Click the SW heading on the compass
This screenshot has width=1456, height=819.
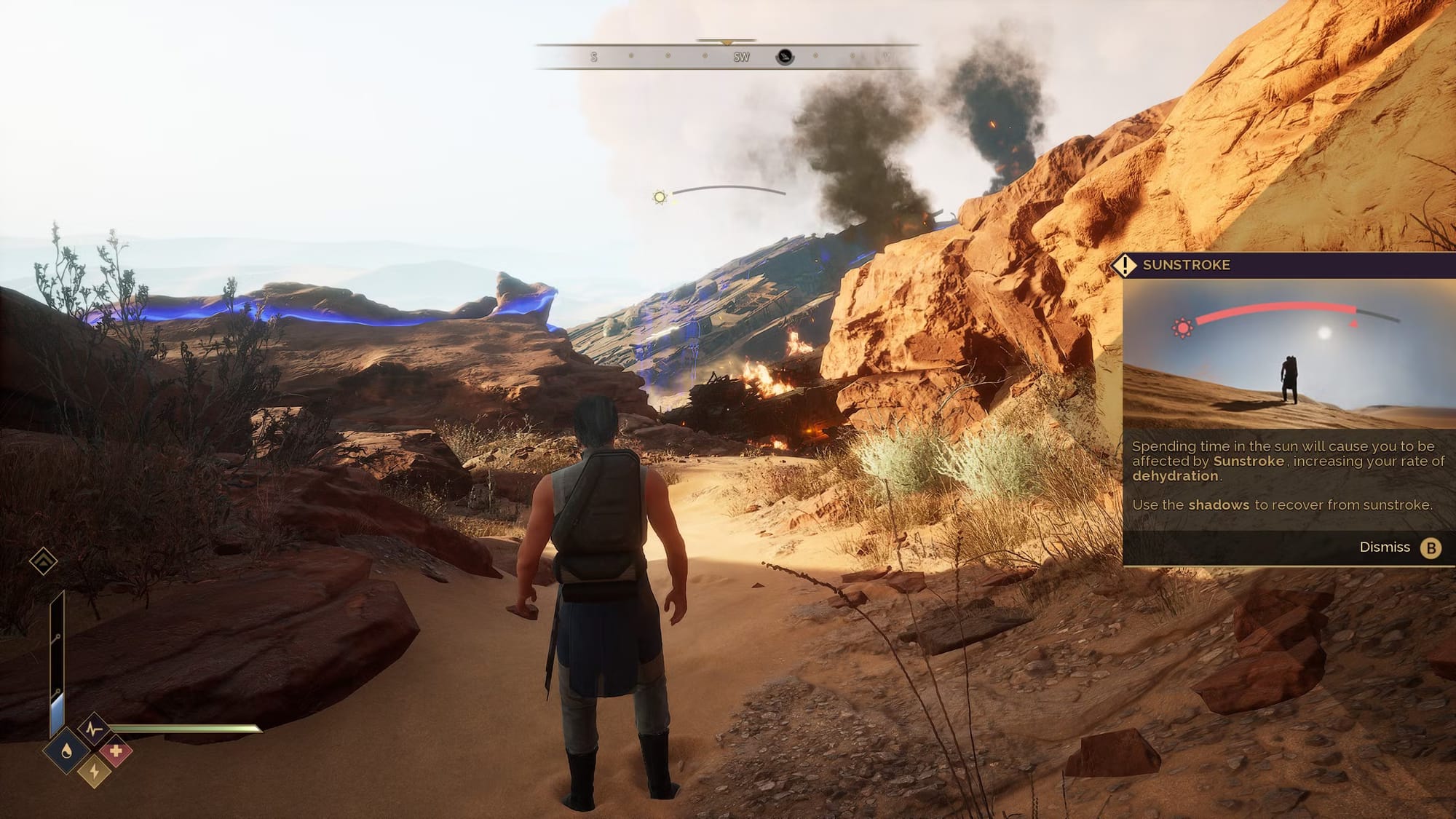click(741, 57)
